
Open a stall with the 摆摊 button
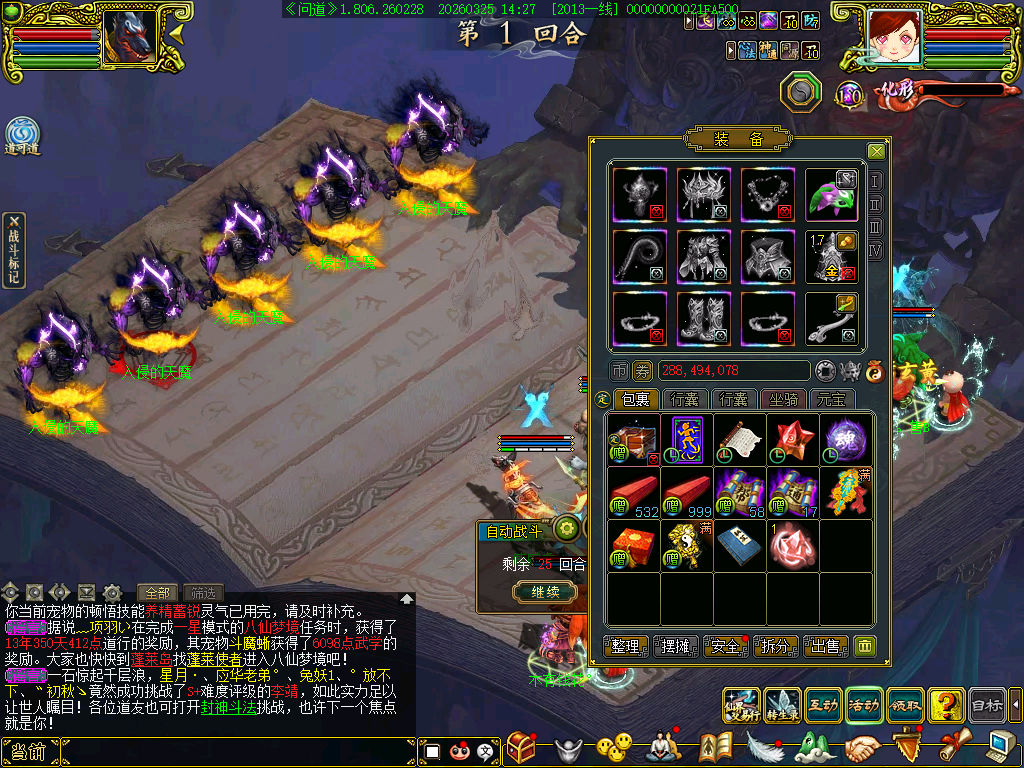[x=677, y=646]
